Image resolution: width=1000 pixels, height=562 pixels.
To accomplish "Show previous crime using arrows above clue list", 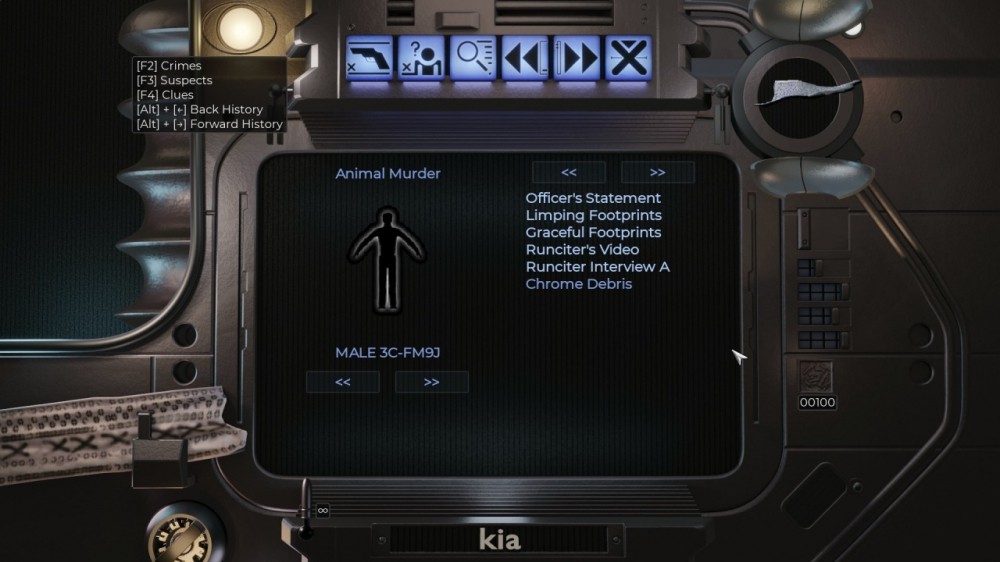I will click(x=569, y=172).
